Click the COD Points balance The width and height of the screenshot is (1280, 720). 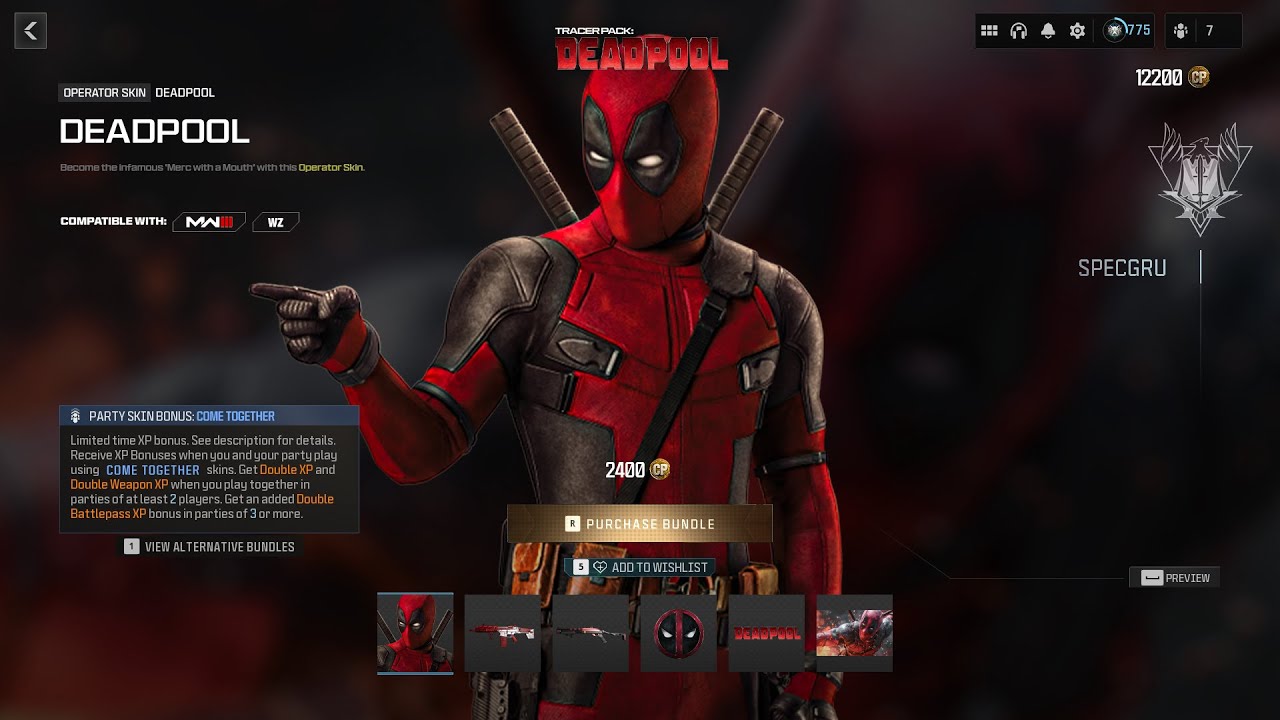(1172, 78)
